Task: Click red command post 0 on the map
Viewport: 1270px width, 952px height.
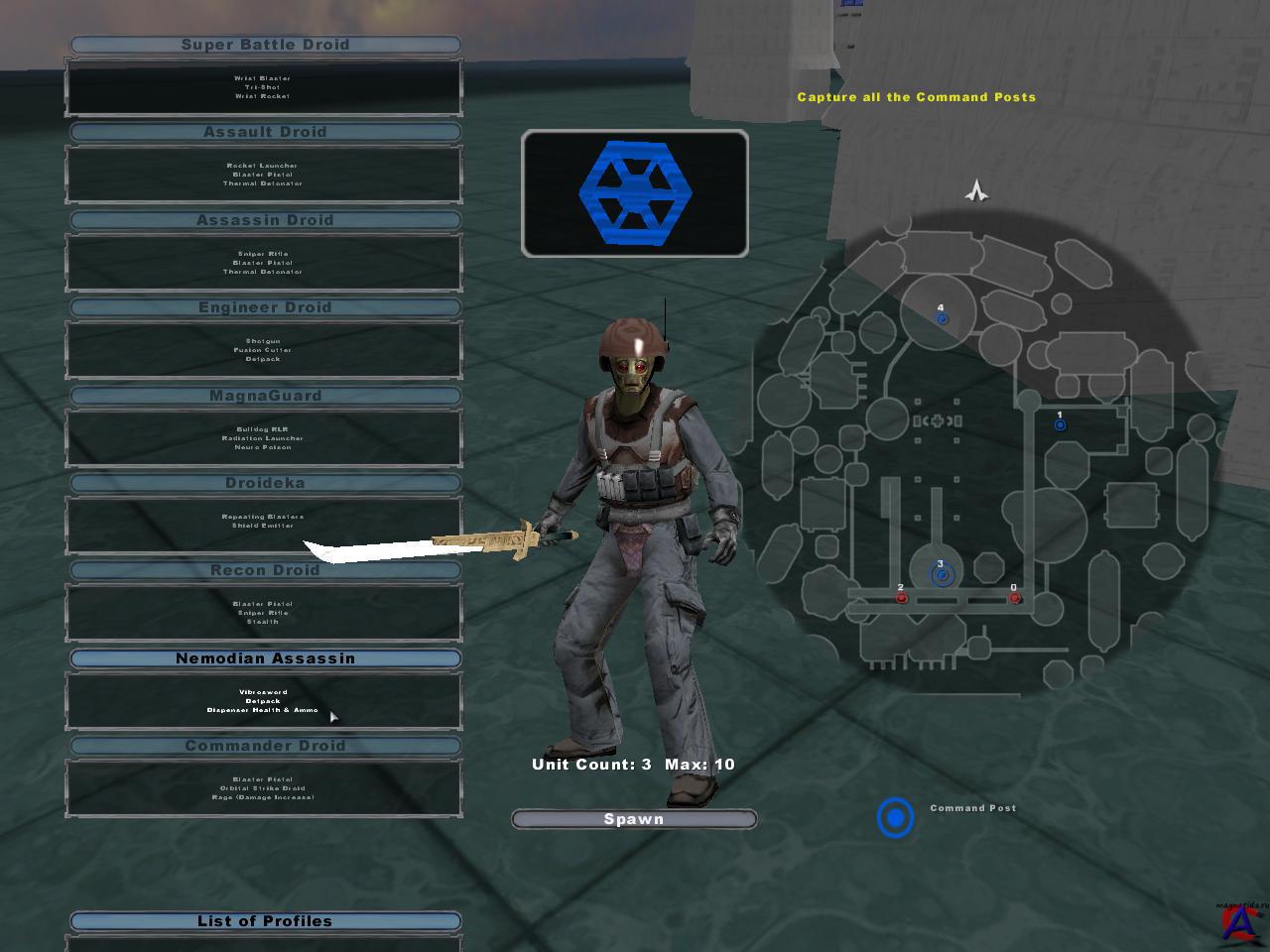Action: (1014, 598)
